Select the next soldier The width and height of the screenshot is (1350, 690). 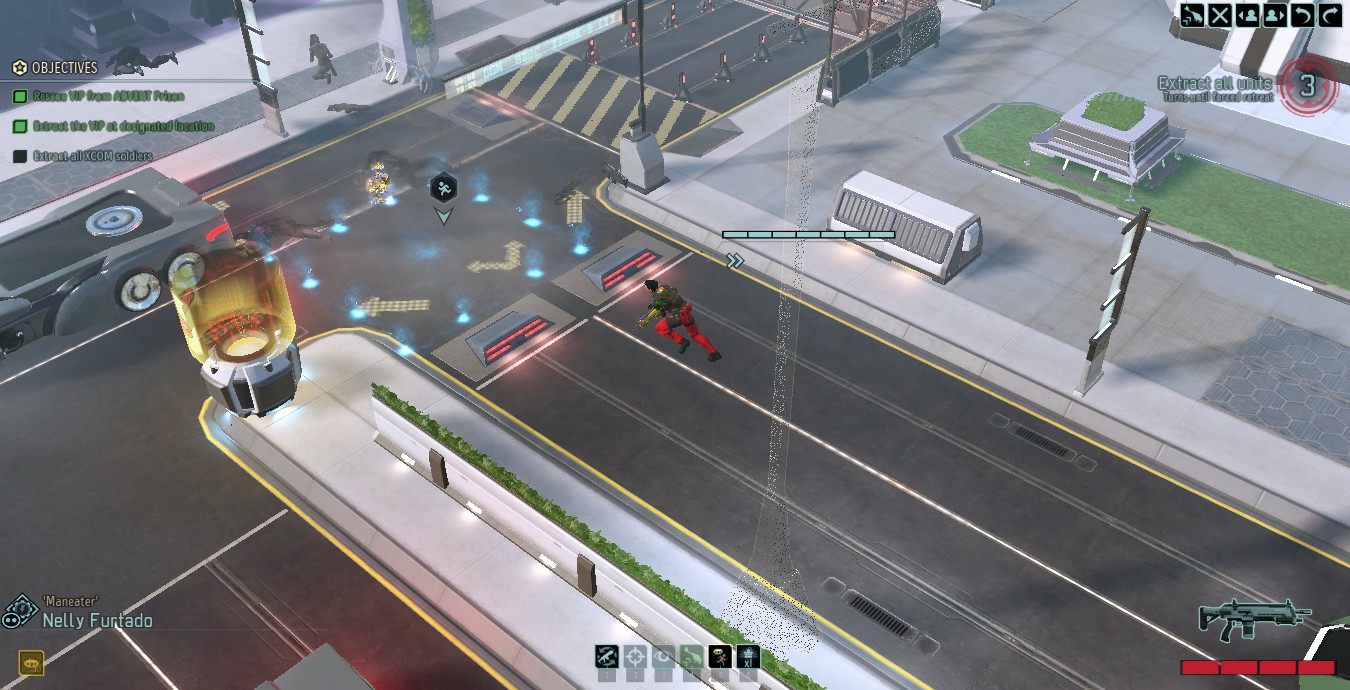[1275, 14]
